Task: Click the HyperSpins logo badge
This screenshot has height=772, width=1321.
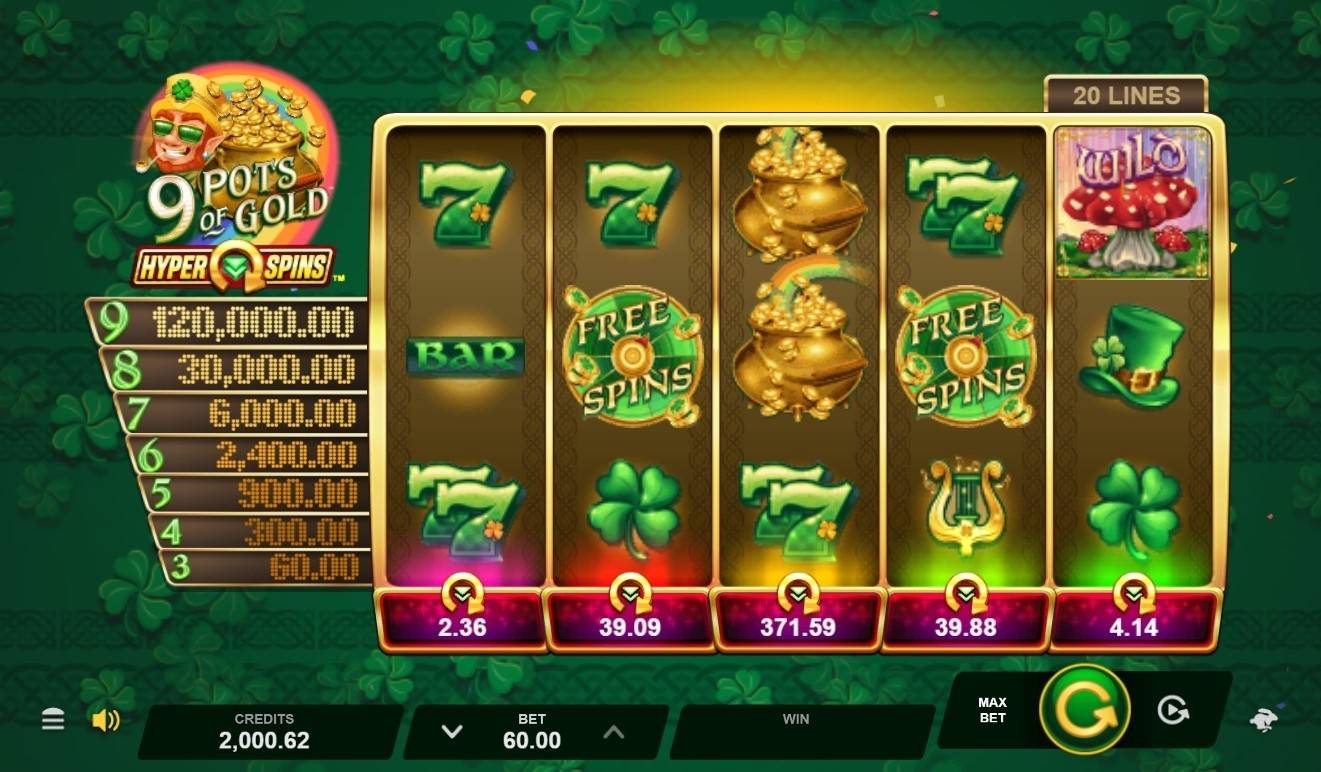Action: pyautogui.click(x=238, y=265)
